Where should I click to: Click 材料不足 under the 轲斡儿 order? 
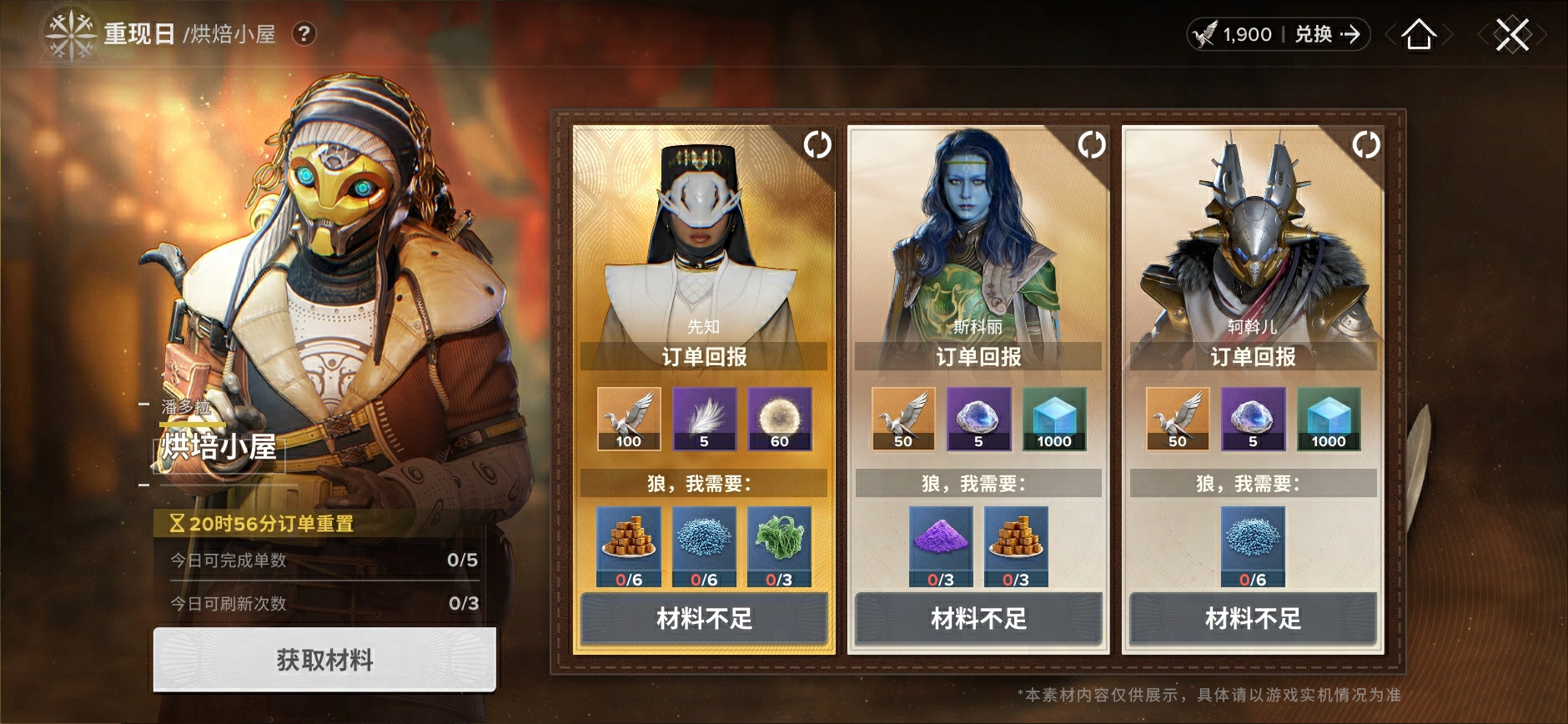coord(1253,618)
